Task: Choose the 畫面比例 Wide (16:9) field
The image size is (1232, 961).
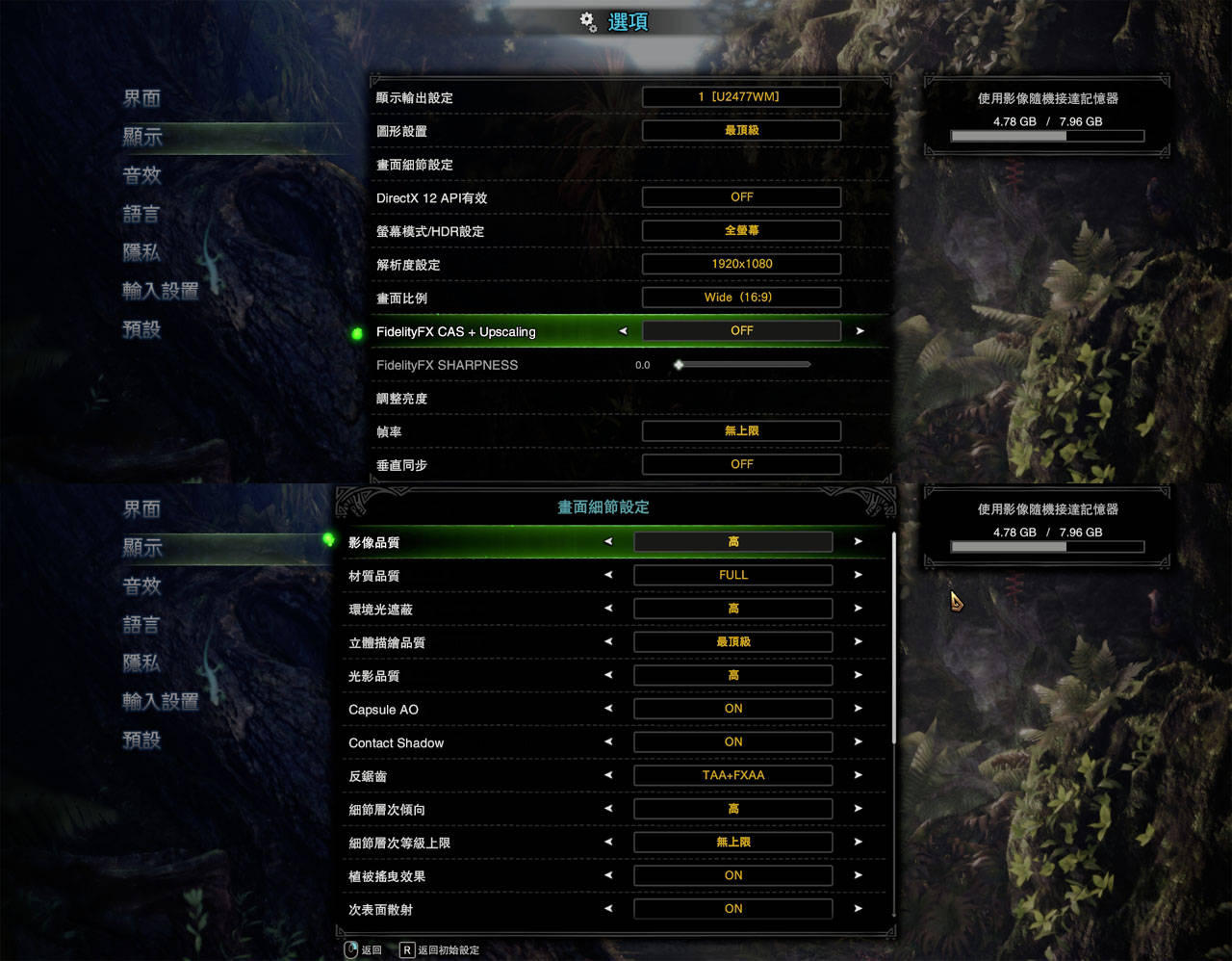Action: [741, 298]
